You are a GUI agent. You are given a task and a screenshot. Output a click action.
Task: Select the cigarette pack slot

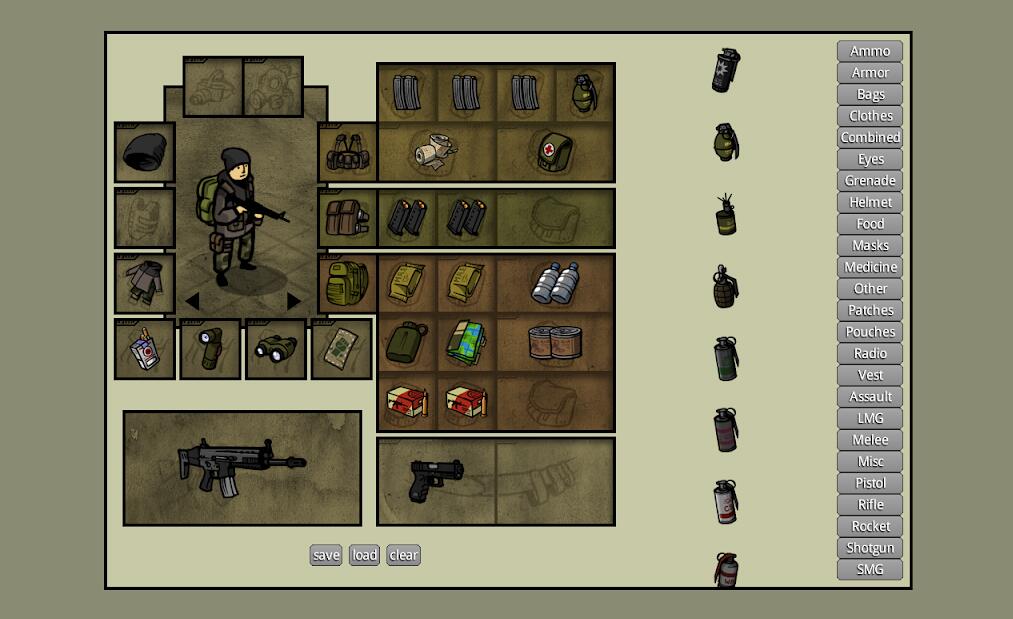tap(145, 349)
